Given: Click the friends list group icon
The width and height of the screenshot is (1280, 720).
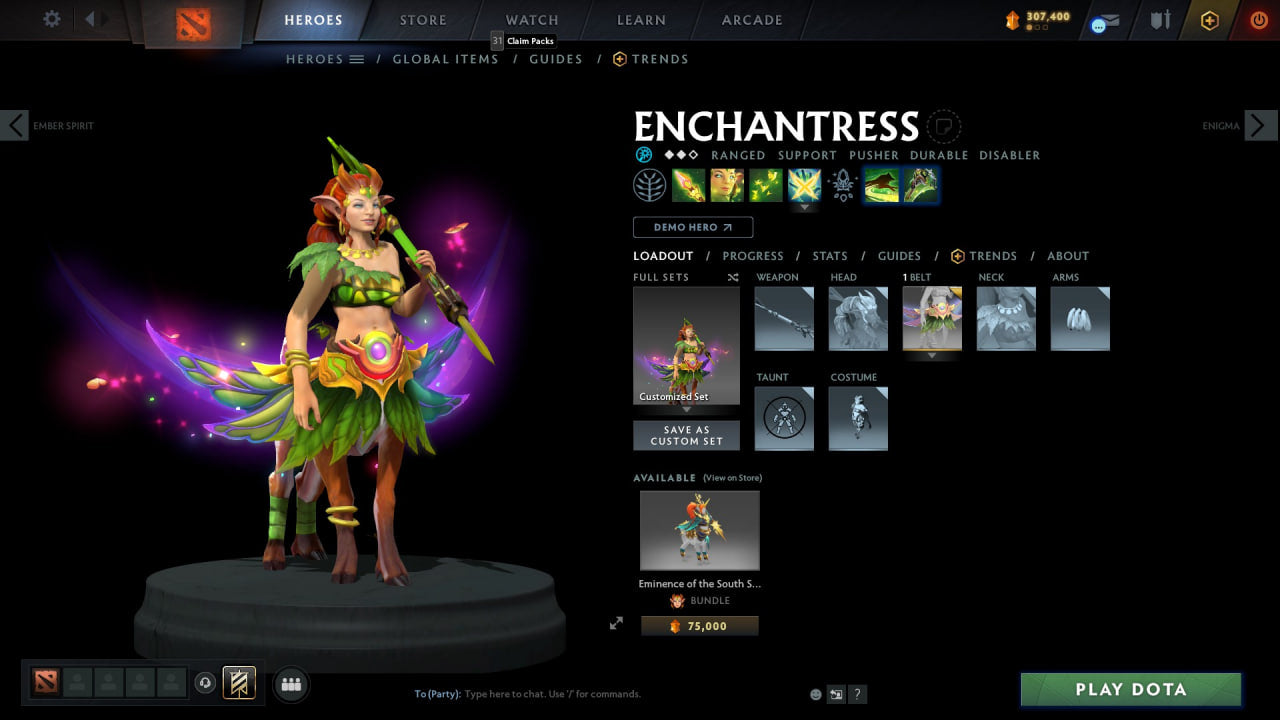Looking at the screenshot, I should click(x=290, y=684).
